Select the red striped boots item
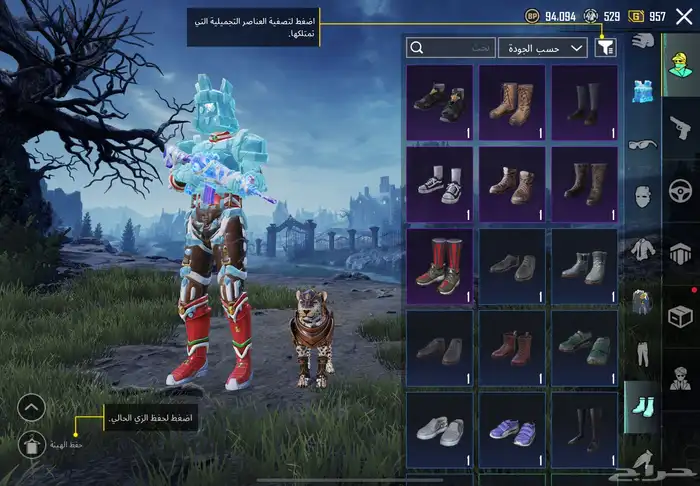The image size is (700, 486). [x=440, y=266]
